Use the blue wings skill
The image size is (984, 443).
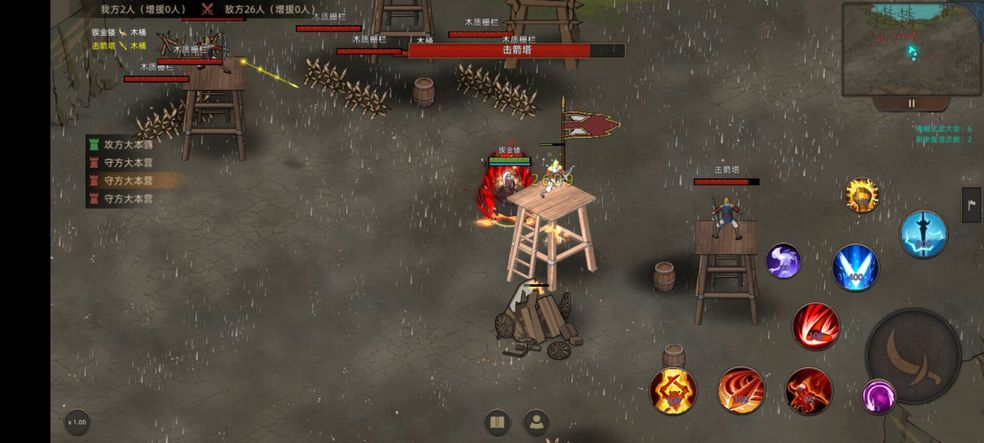[856, 266]
